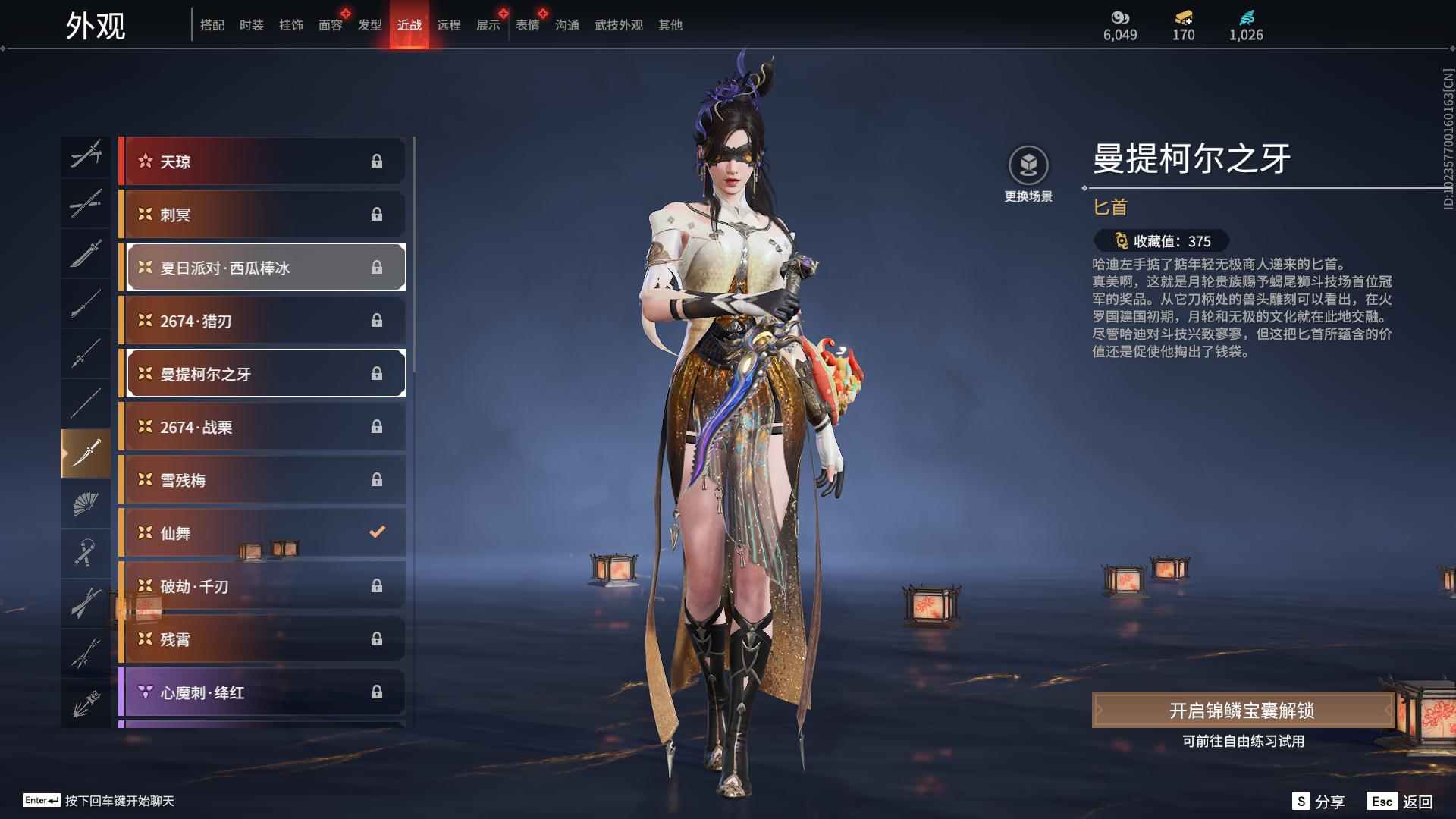Expand the 心魔刺·绛红 skin entry
The image size is (1456, 819).
263,692
